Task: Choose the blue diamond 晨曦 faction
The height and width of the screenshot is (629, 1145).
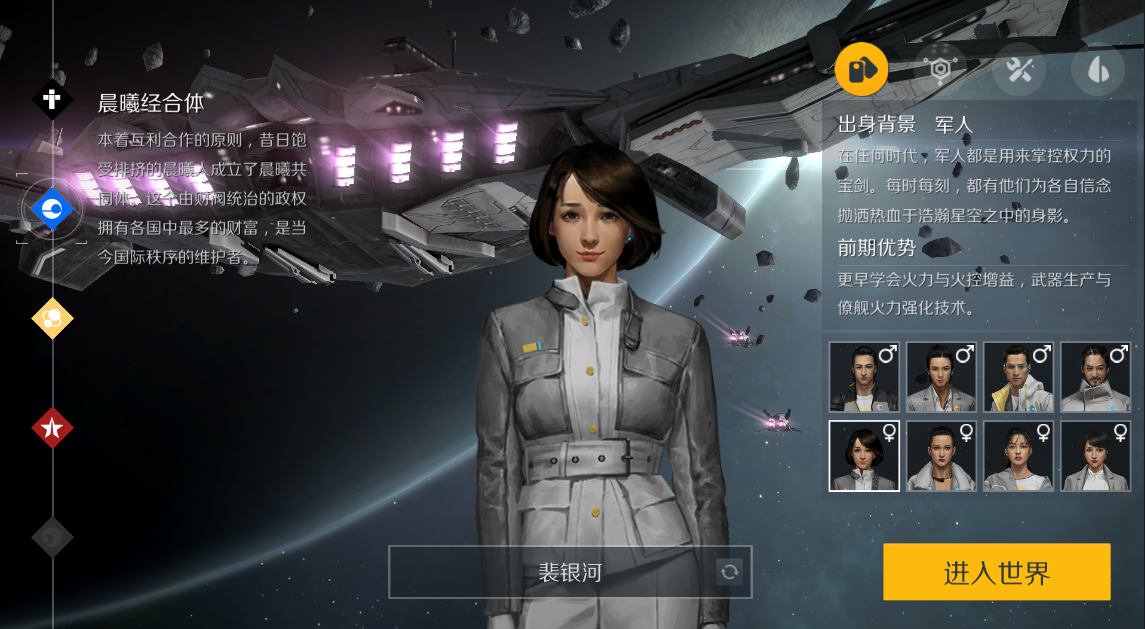Action: (x=52, y=209)
